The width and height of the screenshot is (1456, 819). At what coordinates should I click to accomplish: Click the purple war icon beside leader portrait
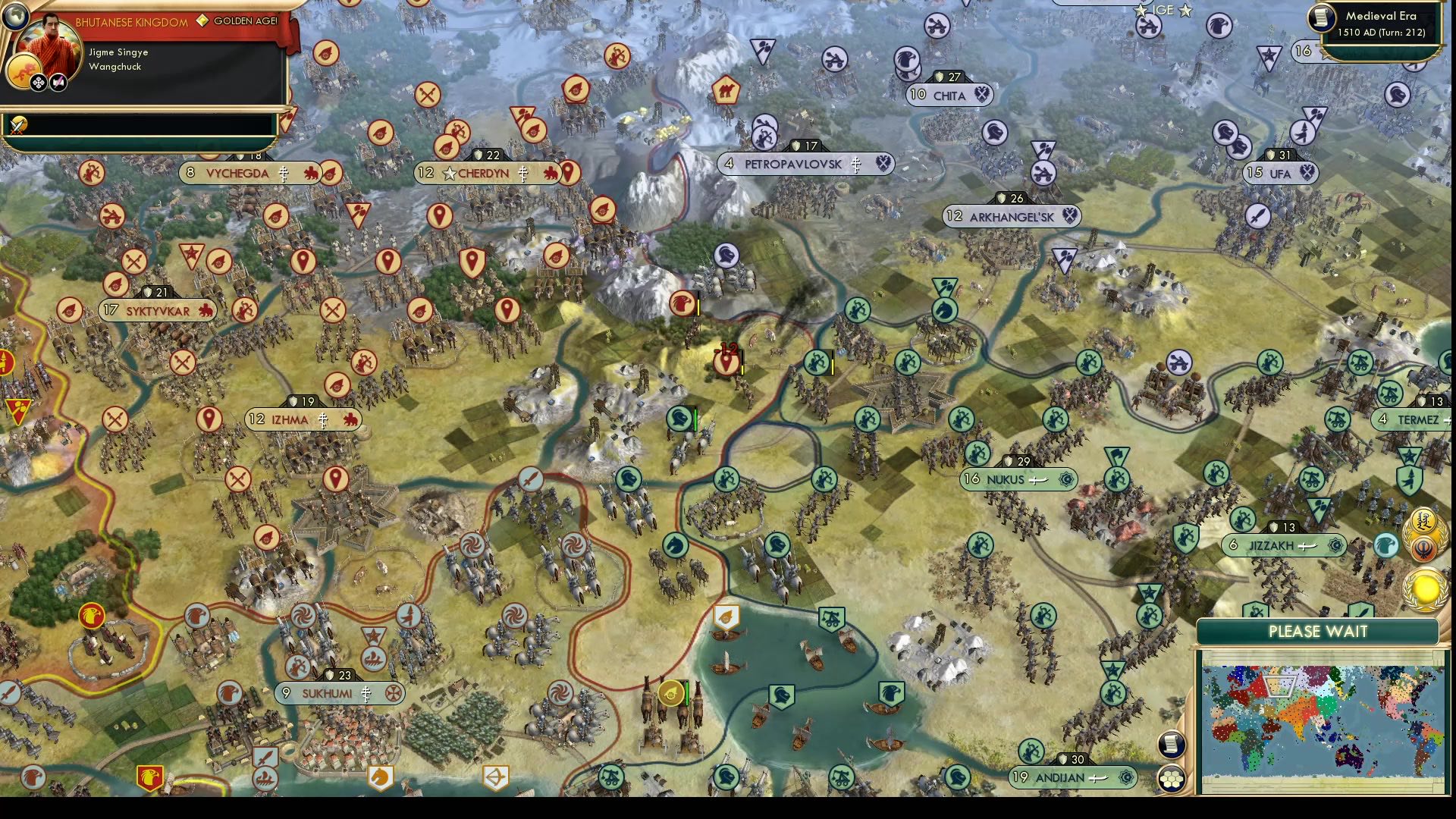(57, 80)
